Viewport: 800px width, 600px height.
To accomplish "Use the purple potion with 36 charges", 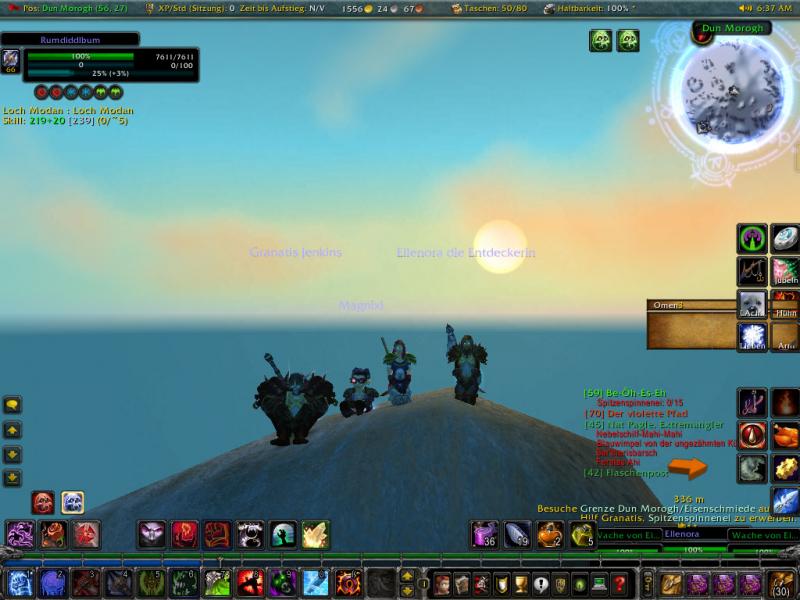I will [x=485, y=535].
